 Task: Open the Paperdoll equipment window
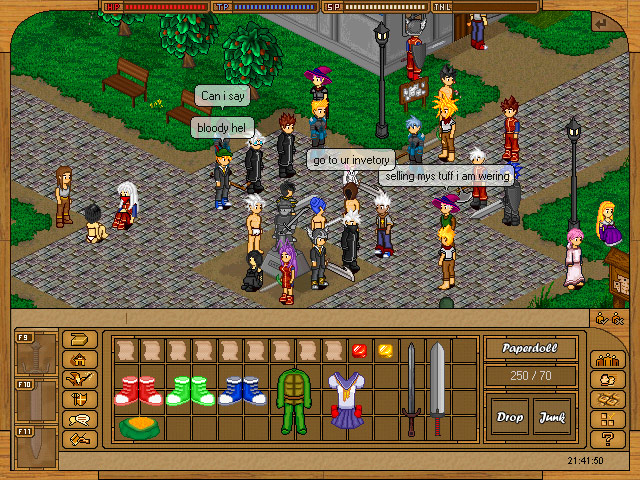530,350
